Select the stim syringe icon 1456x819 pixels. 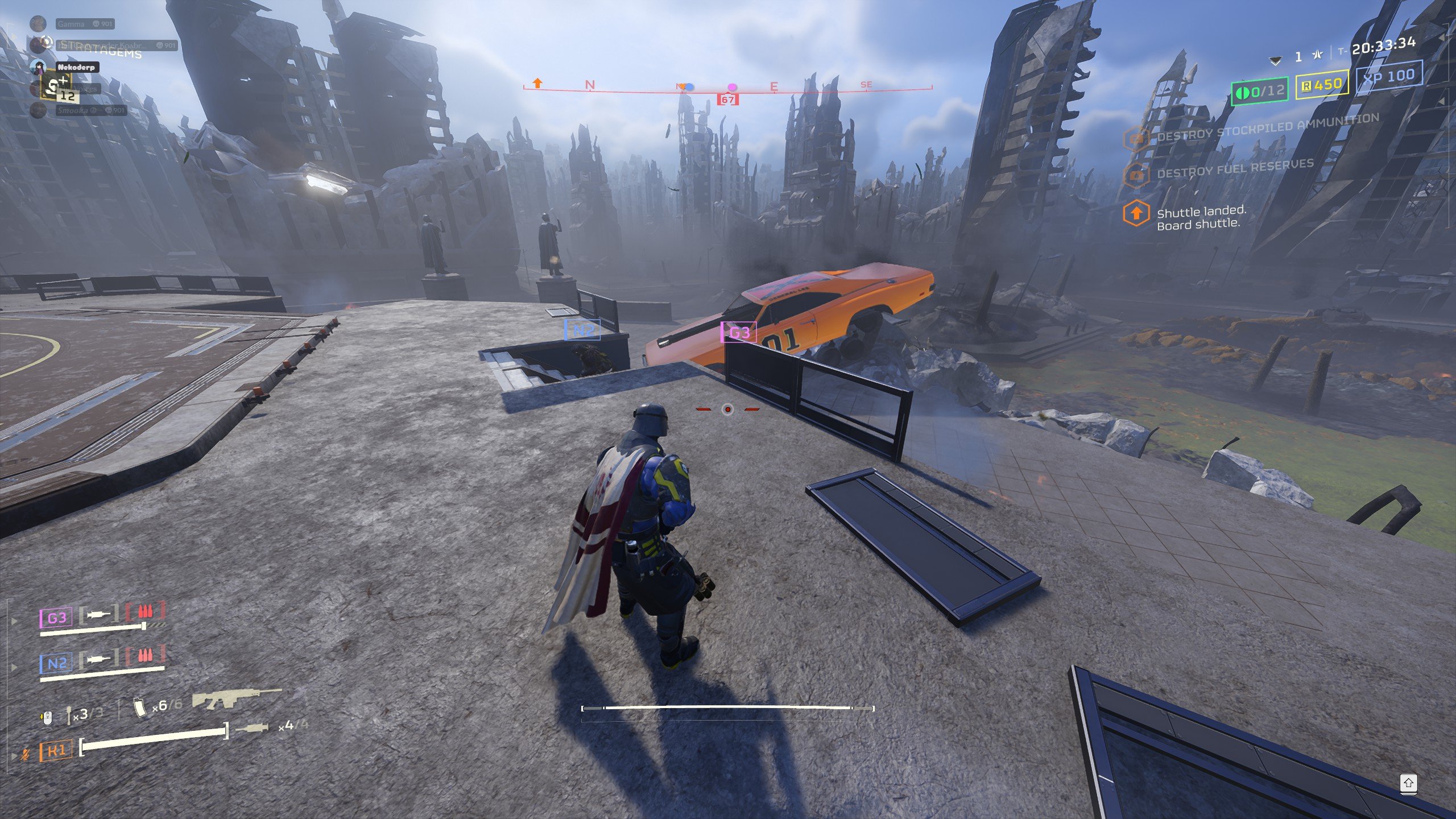[x=251, y=728]
